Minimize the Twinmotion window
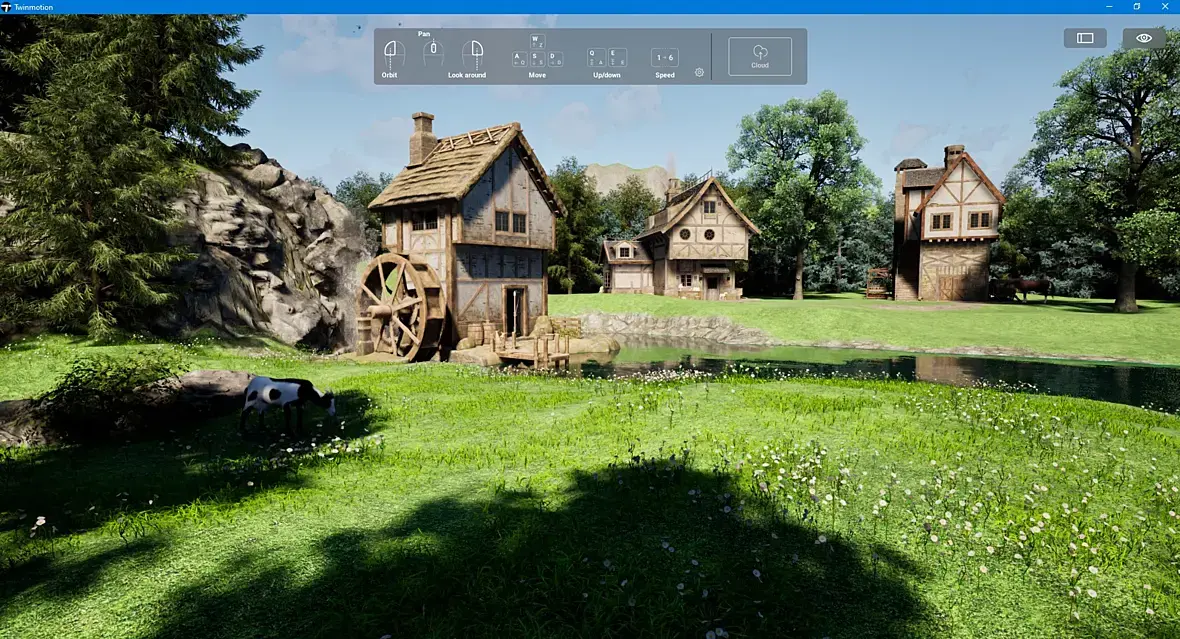 (1108, 7)
